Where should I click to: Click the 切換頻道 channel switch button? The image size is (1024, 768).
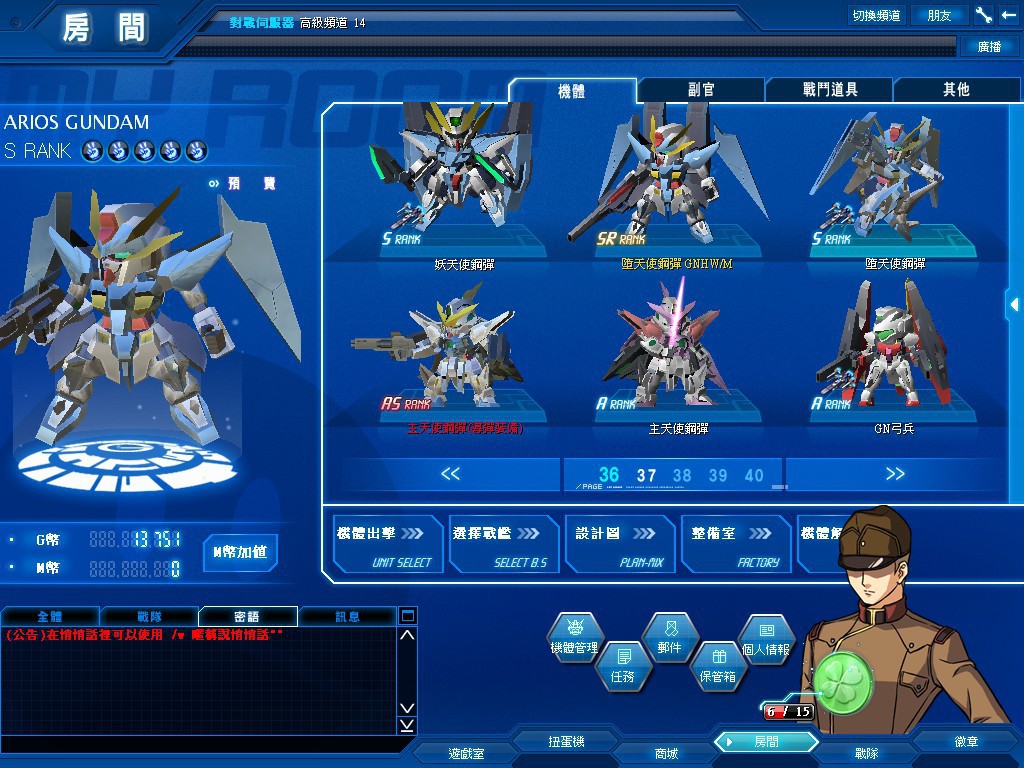876,15
